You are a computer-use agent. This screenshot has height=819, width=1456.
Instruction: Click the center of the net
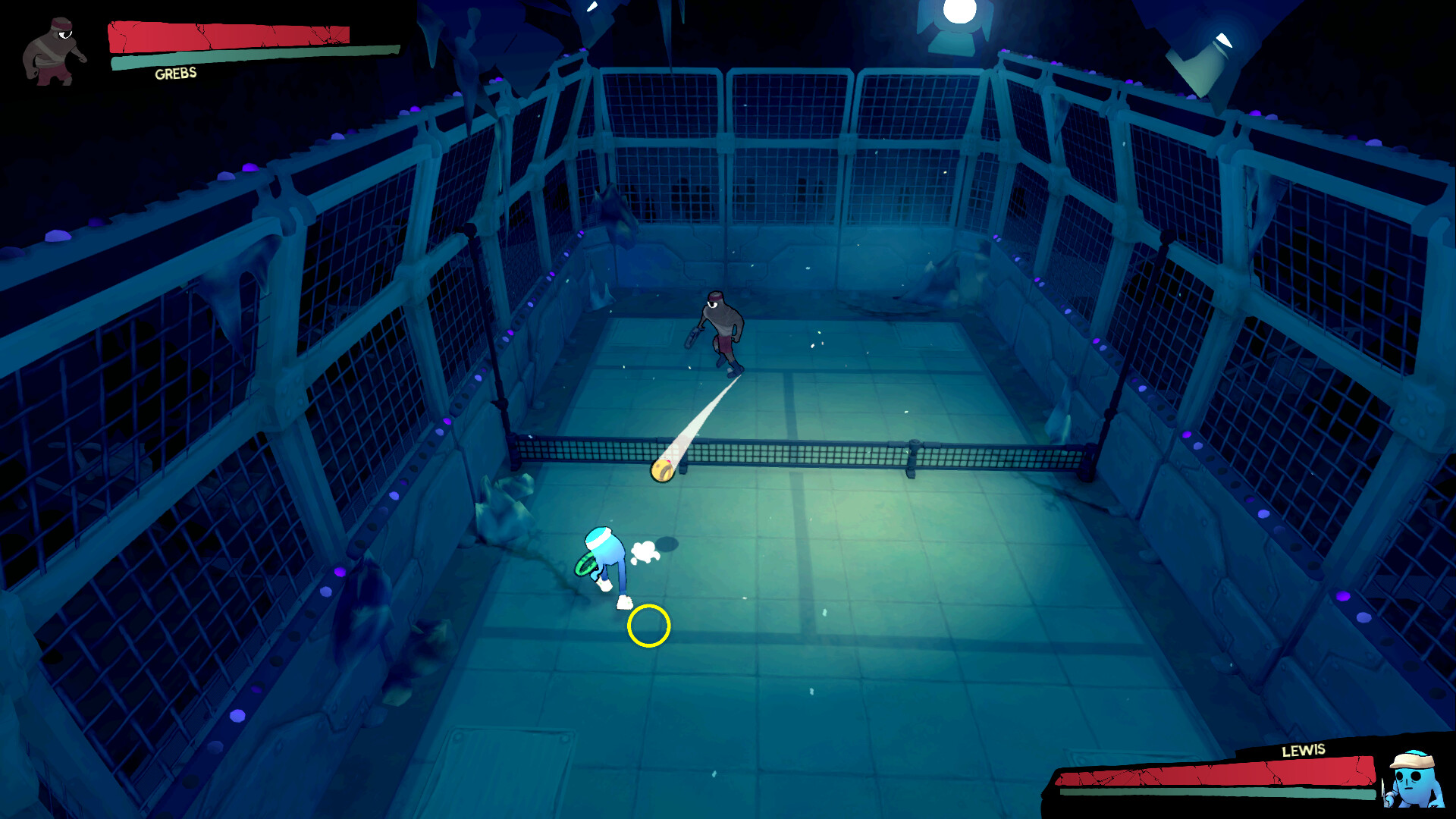[x=804, y=453]
